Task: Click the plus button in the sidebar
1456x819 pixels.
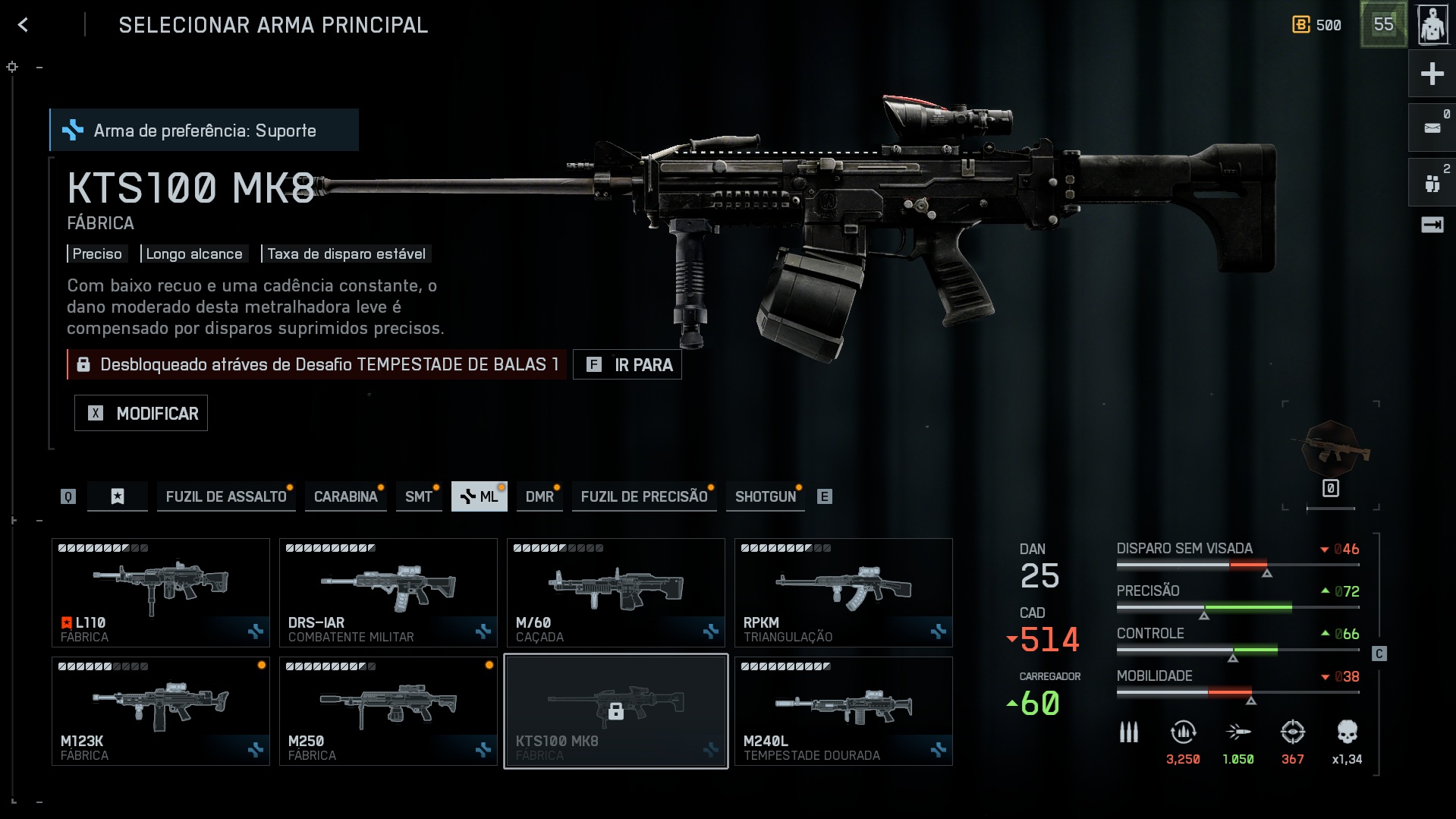Action: coord(1432,74)
